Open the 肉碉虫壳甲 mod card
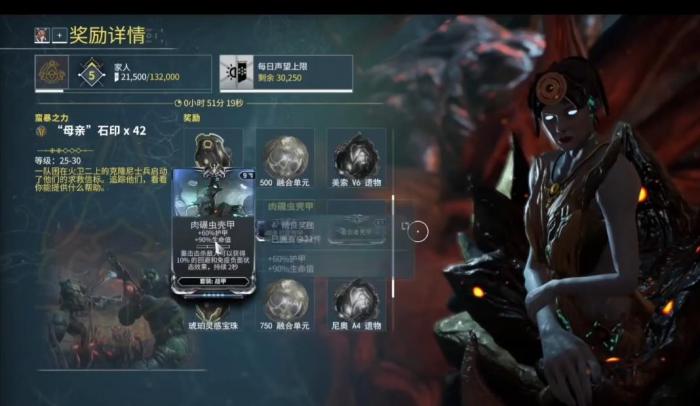 pos(212,231)
